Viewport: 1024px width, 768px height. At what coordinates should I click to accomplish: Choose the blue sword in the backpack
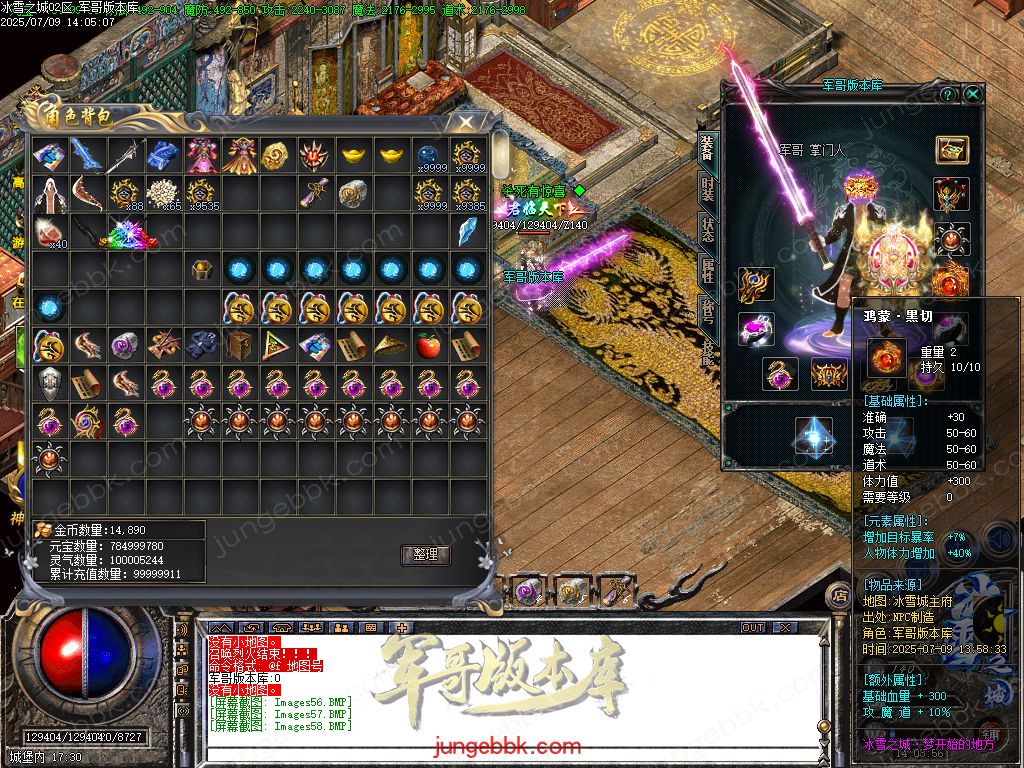pos(87,154)
